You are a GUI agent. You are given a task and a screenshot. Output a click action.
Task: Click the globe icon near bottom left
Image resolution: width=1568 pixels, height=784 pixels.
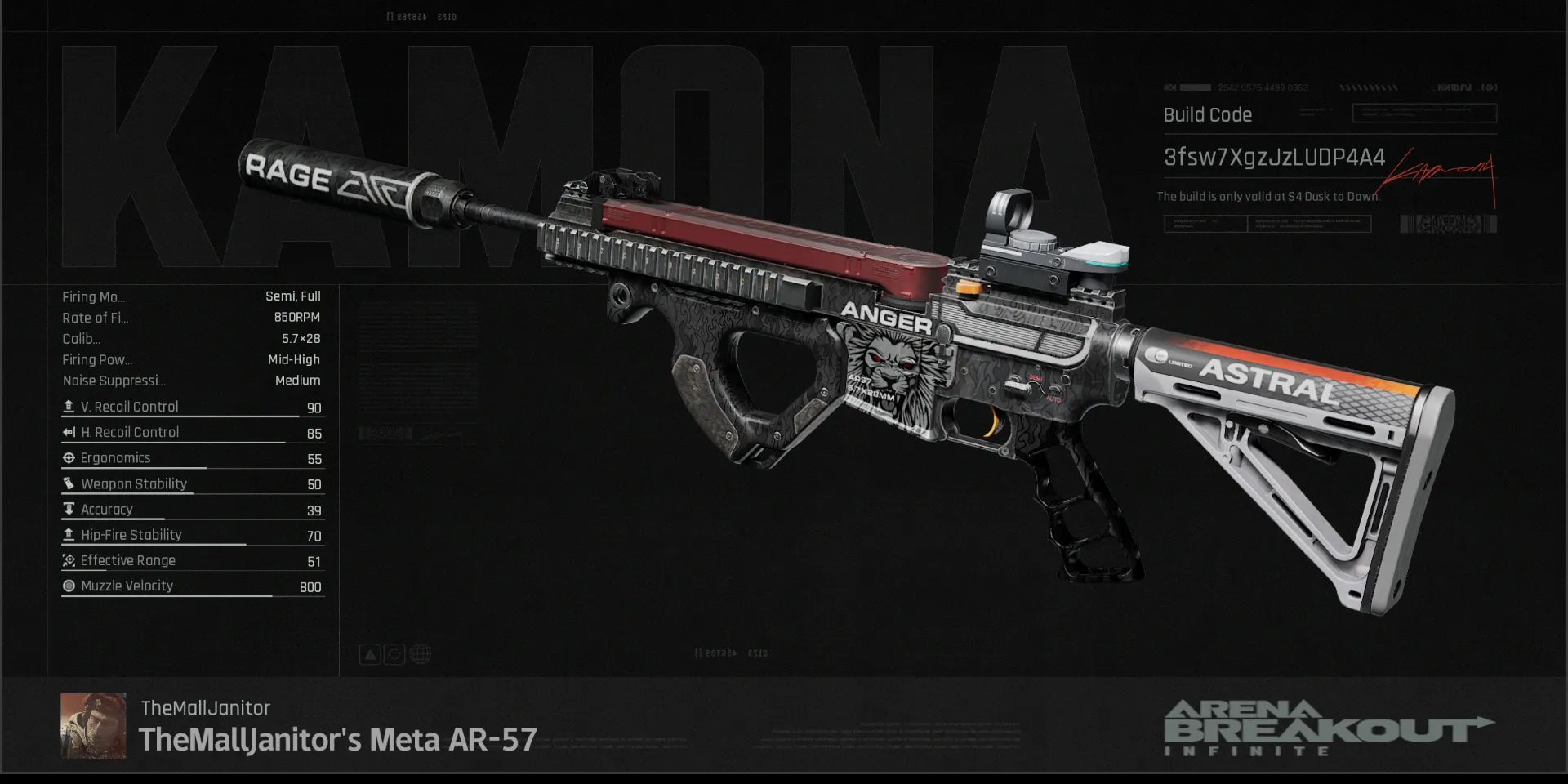(x=420, y=653)
